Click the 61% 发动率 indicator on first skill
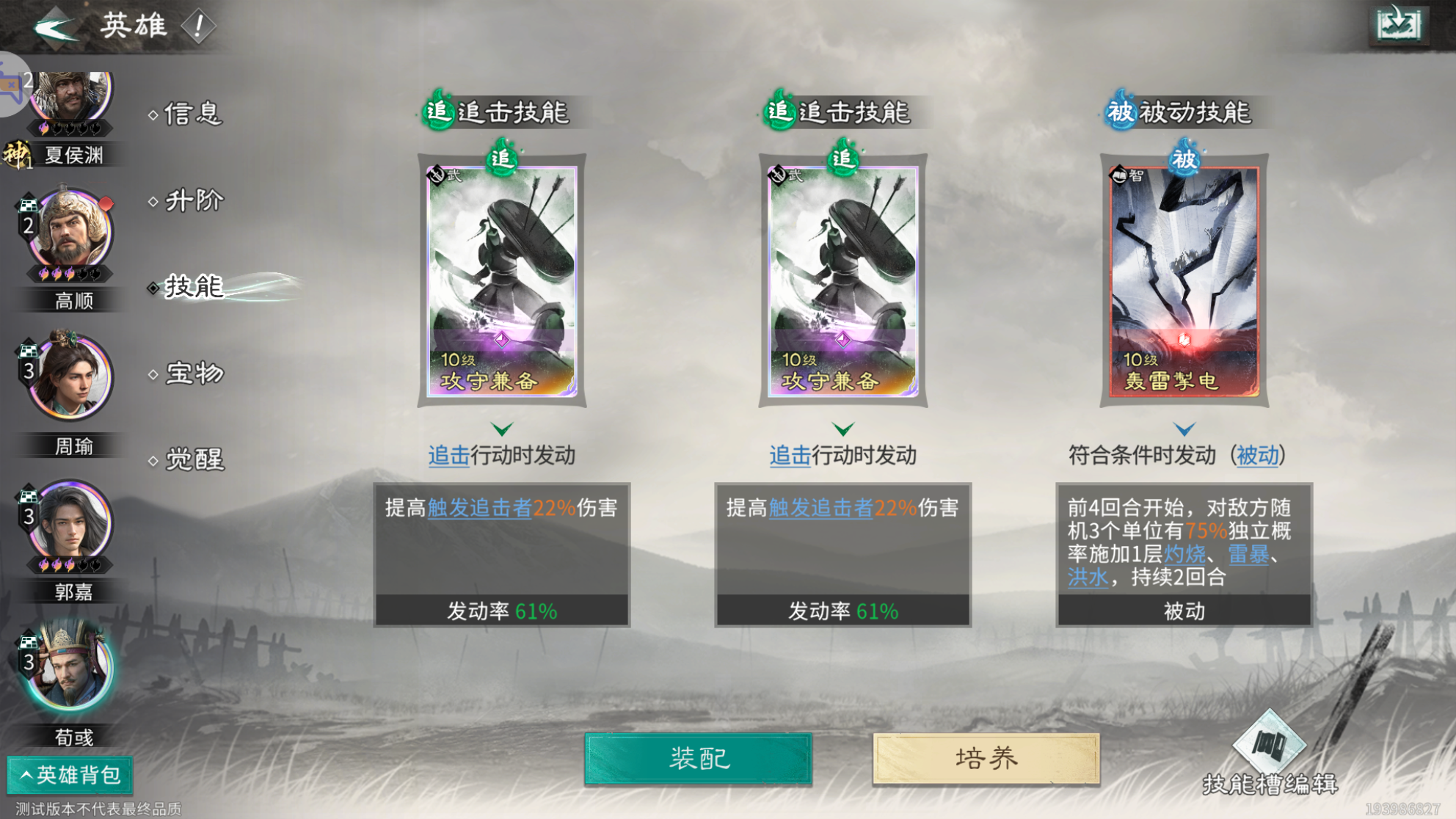 tap(502, 609)
